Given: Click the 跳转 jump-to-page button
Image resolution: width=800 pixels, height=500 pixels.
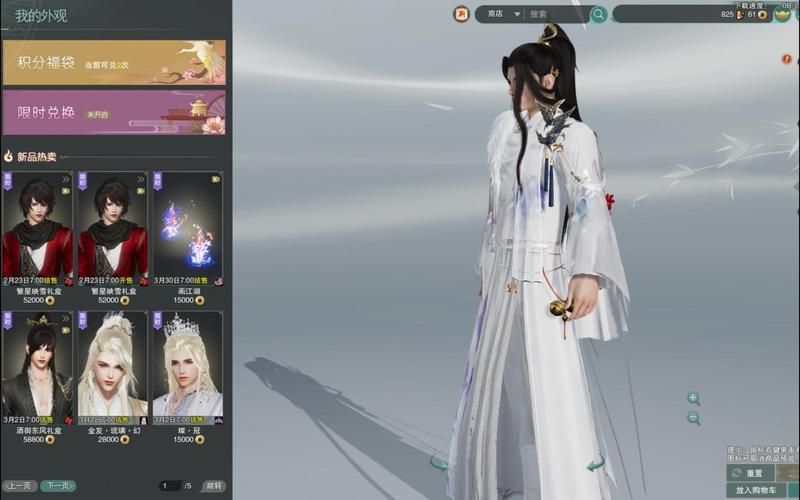Looking at the screenshot, I should pyautogui.click(x=214, y=486).
